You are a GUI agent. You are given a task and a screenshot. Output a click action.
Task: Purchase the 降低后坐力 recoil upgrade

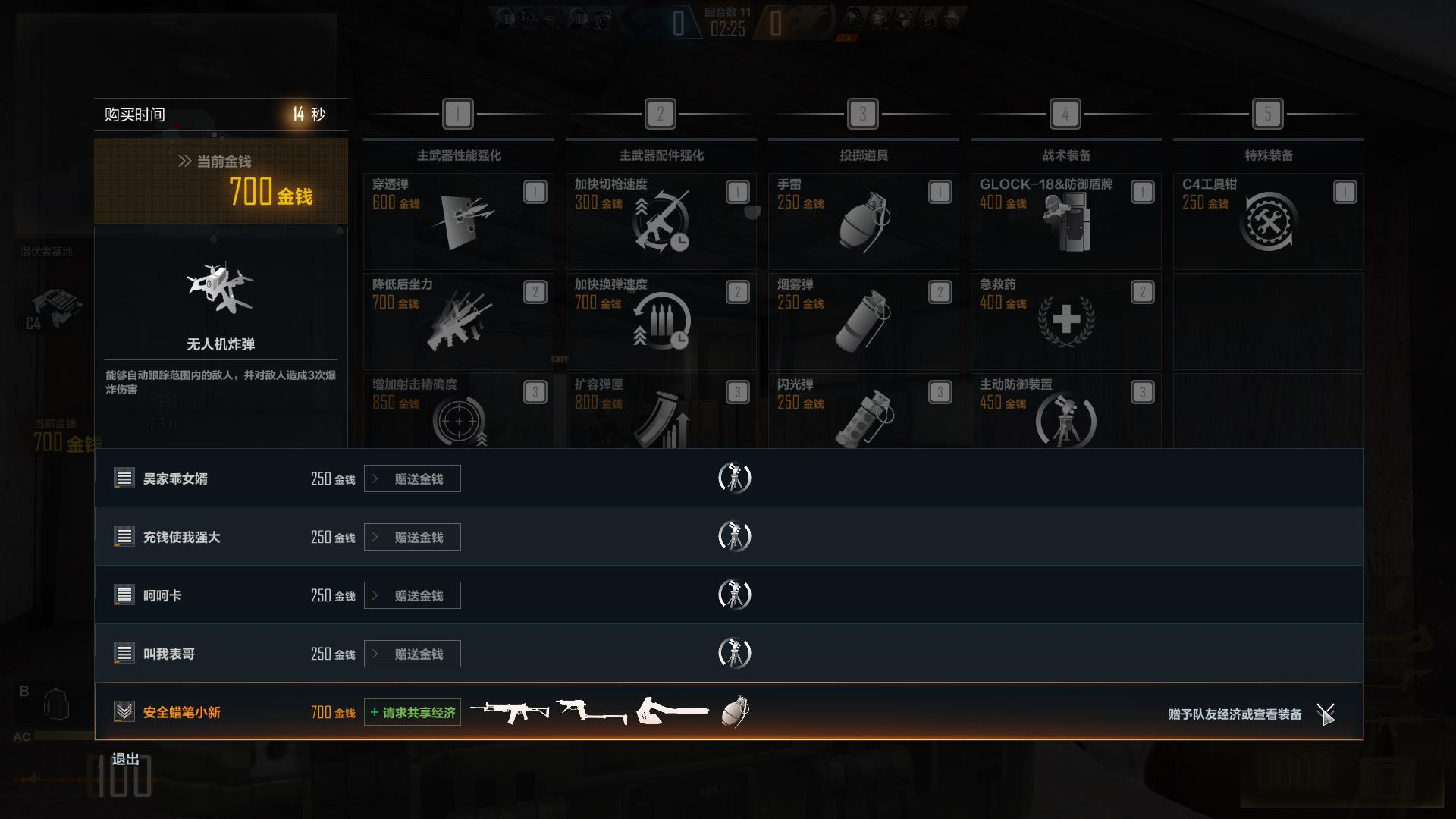(458, 321)
